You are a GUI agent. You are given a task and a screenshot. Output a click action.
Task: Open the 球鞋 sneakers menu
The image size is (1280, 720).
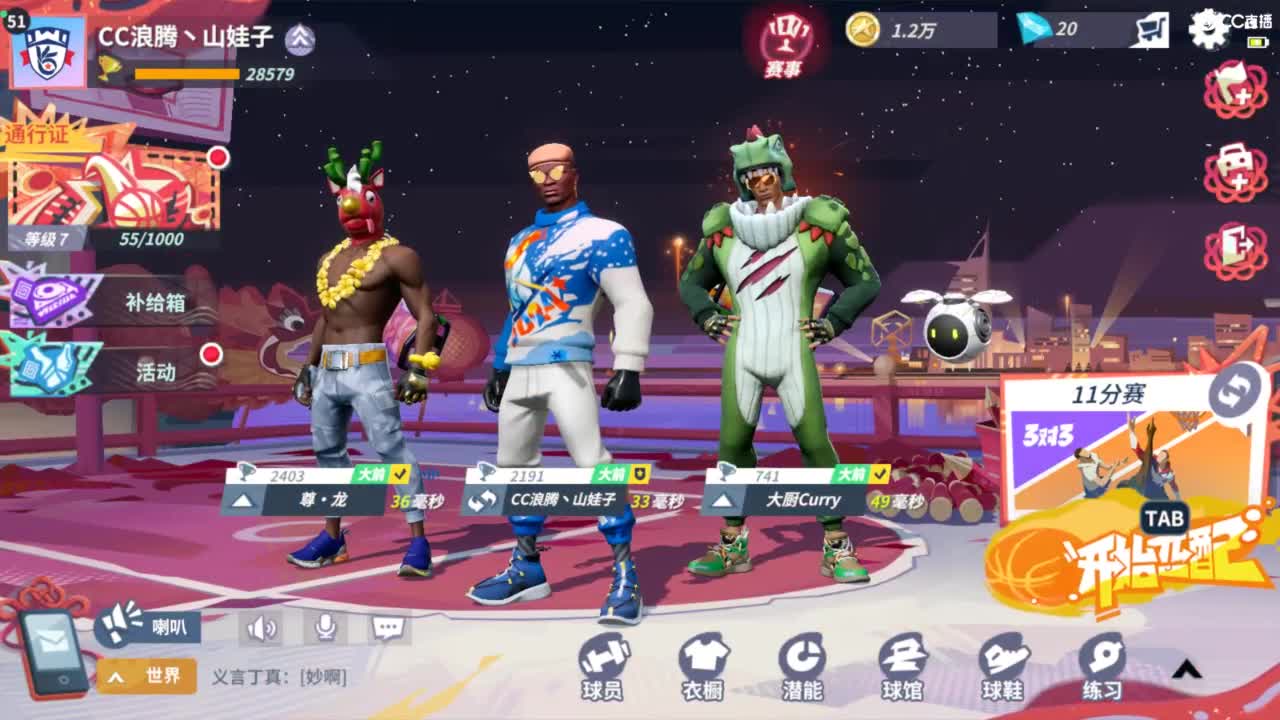point(1002,666)
